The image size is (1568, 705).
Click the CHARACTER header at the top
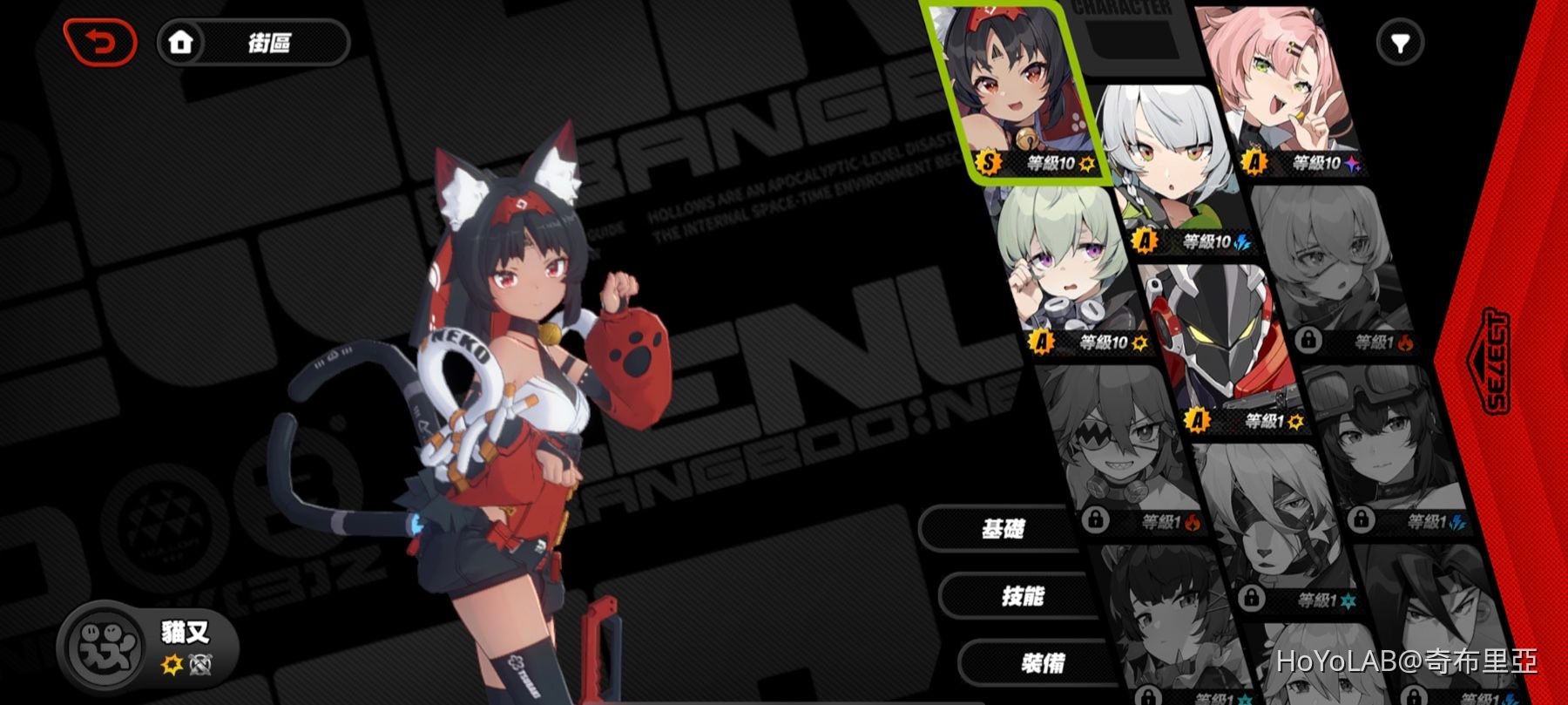tap(1124, 9)
